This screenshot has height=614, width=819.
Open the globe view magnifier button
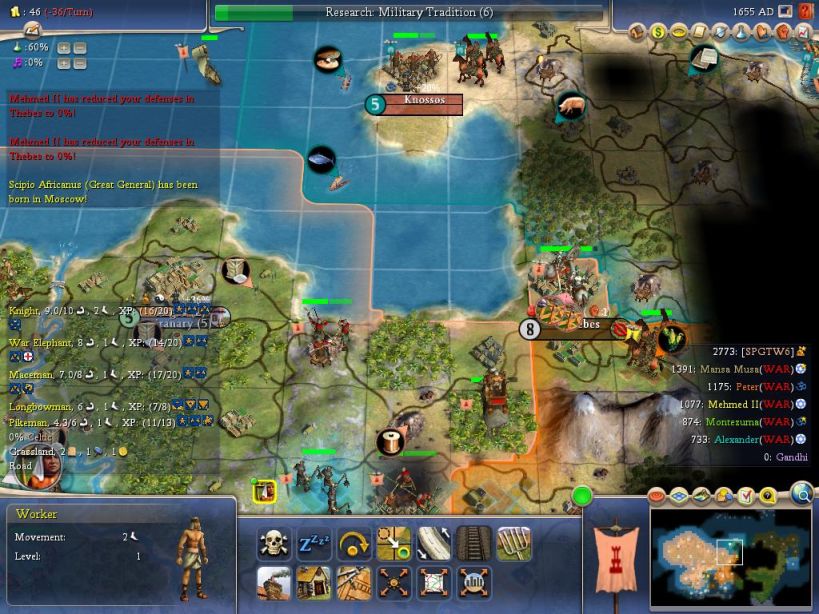point(802,493)
